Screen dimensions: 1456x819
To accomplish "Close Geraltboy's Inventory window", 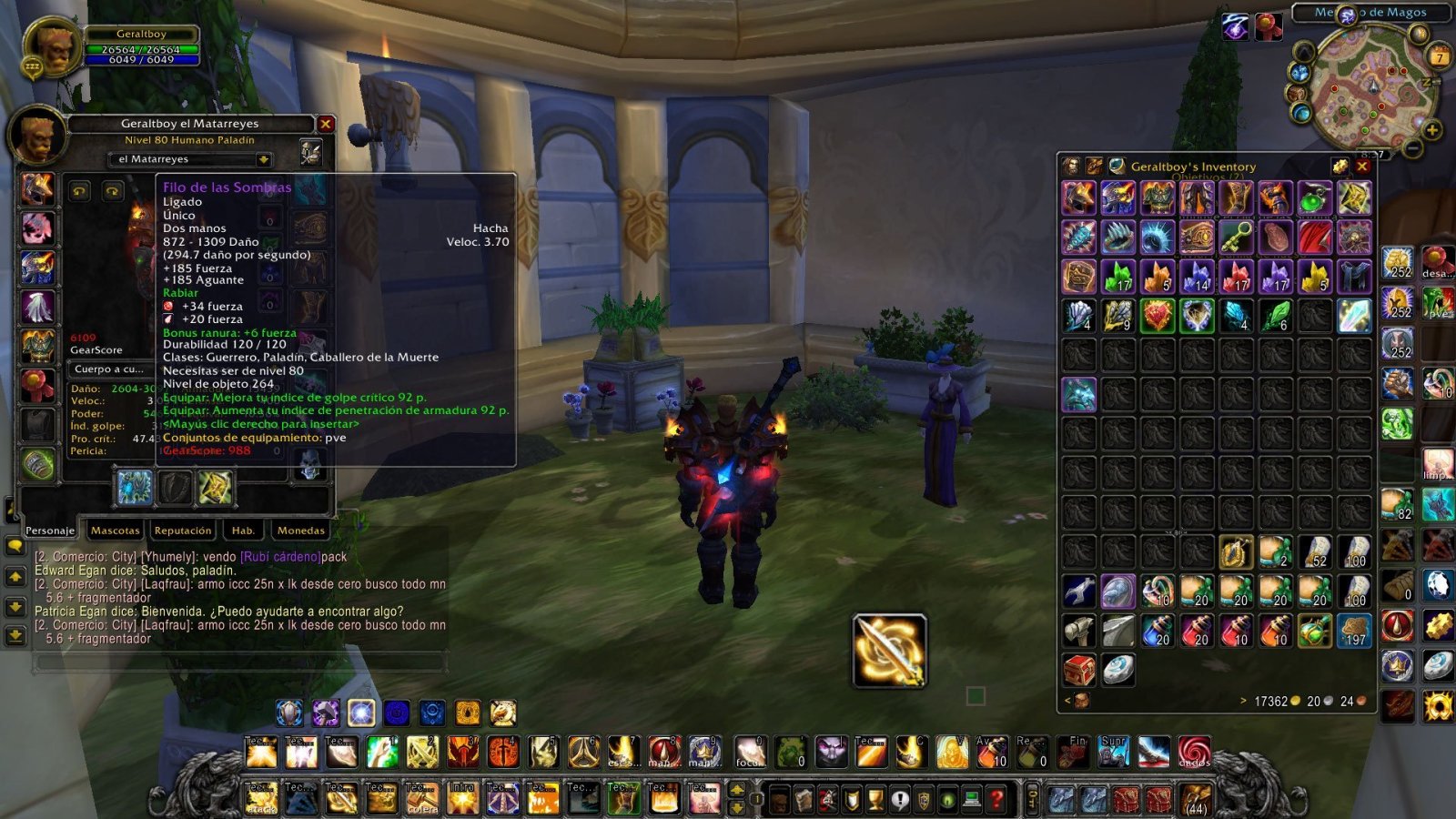I will coord(1362,167).
